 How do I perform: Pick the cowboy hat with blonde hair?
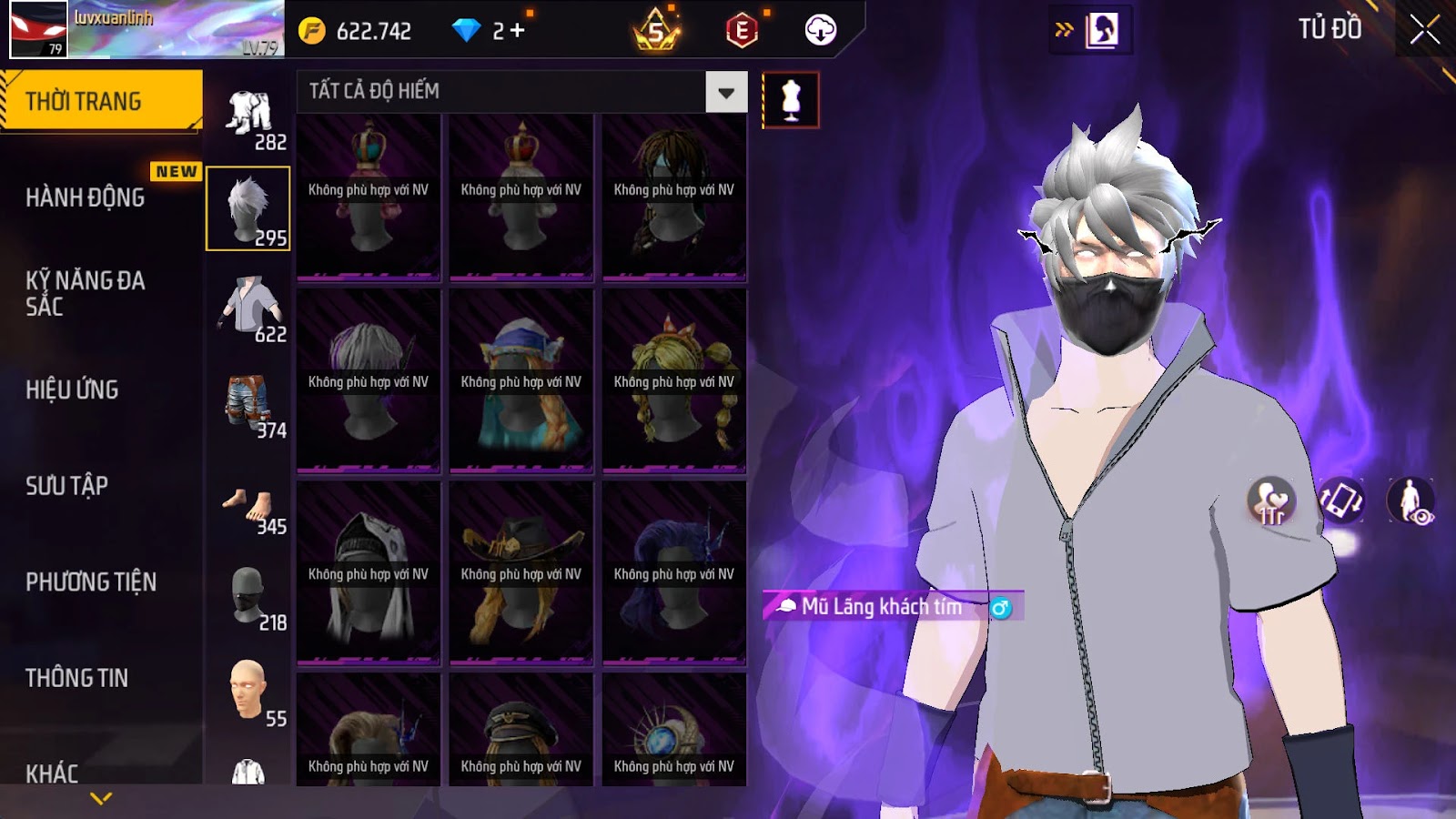[521, 573]
